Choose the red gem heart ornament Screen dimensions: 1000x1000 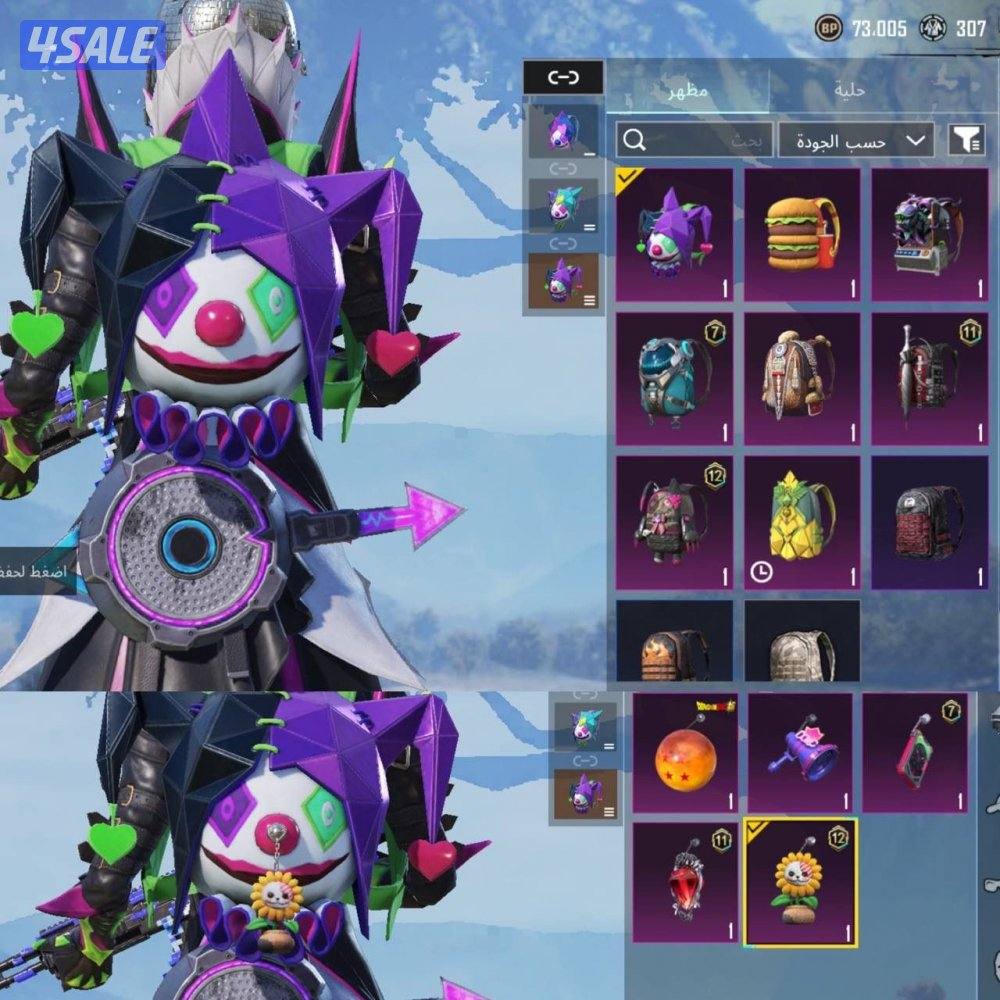(685, 882)
